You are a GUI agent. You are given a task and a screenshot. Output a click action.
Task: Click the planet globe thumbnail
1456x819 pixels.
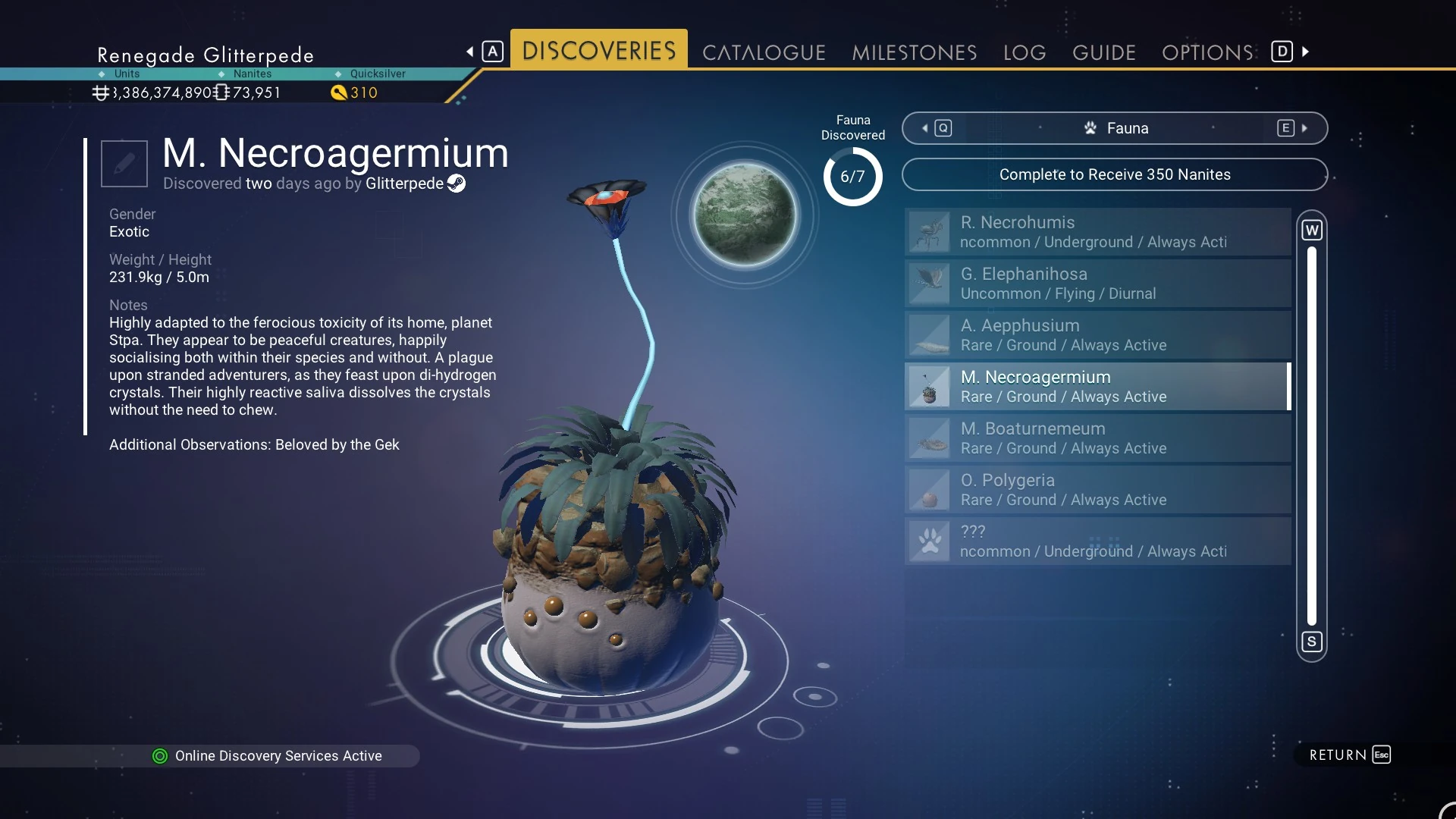745,215
